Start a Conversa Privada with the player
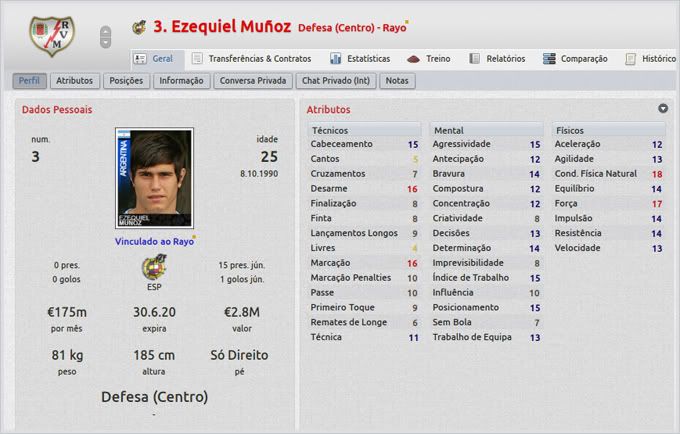 click(251, 80)
